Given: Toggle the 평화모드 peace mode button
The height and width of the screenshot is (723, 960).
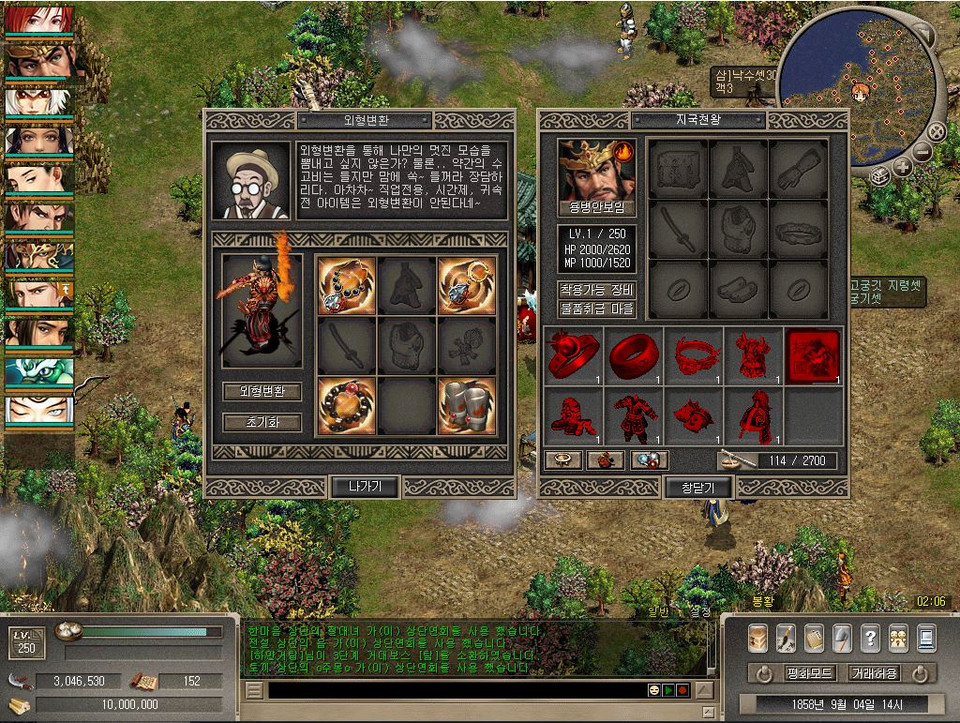Looking at the screenshot, I should 811,673.
